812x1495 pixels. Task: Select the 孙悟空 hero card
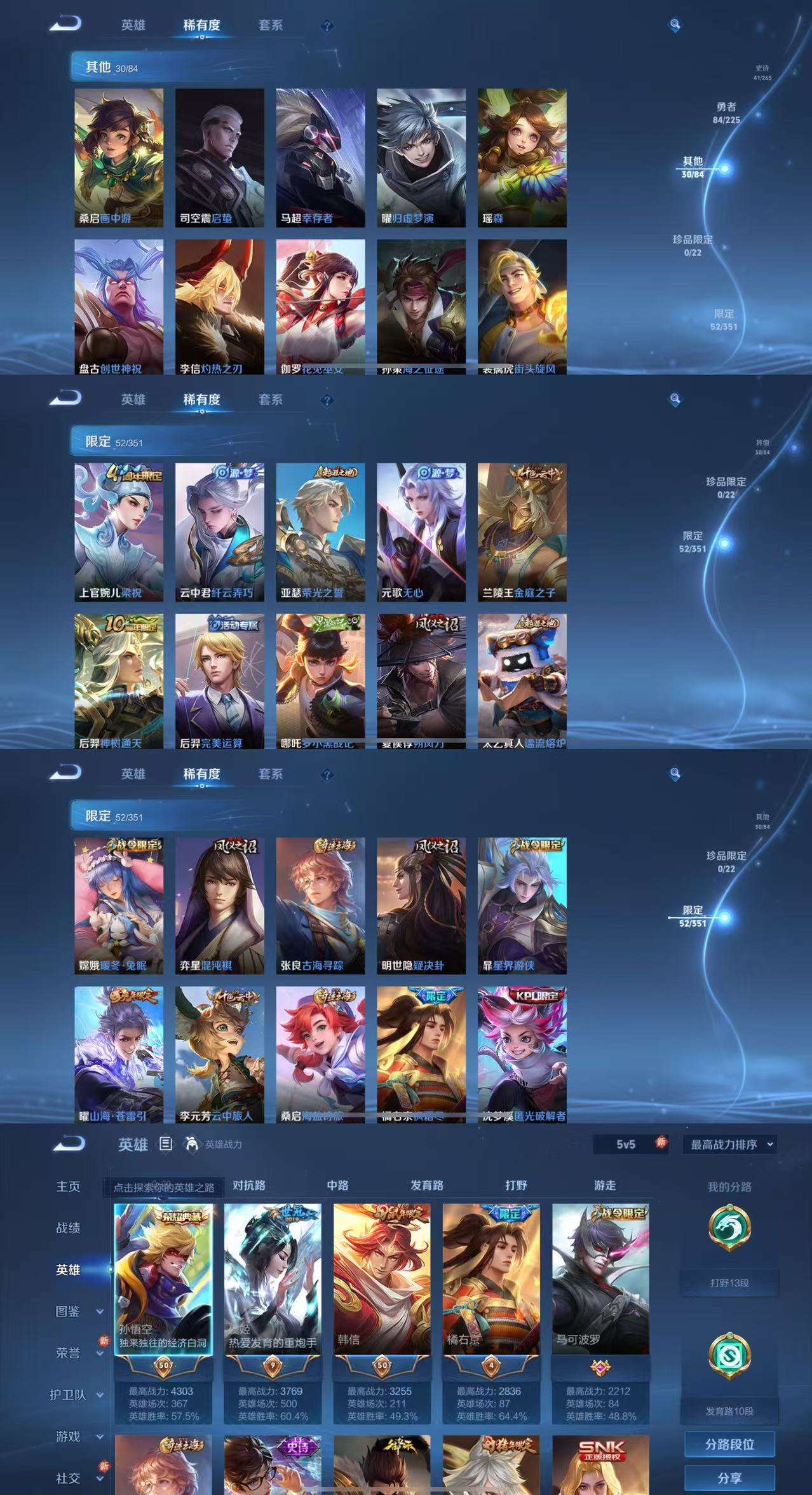pos(163,1278)
